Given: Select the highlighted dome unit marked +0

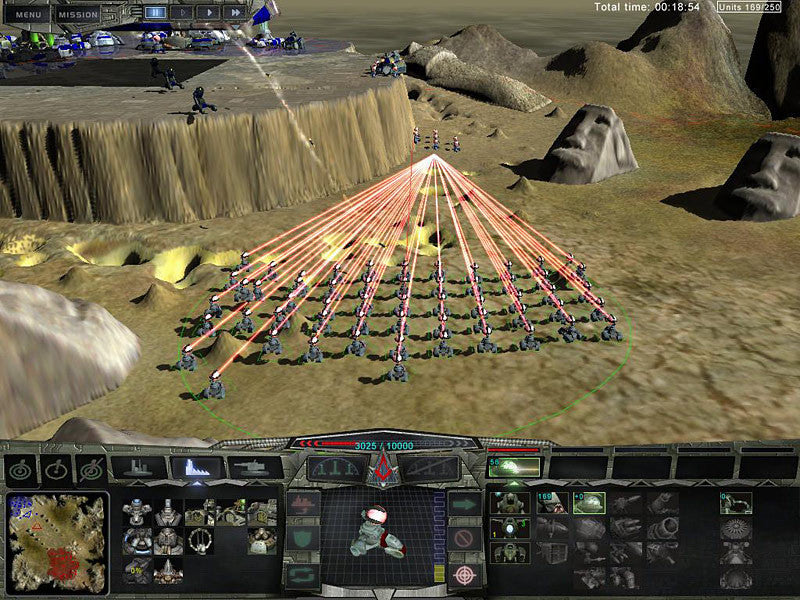Looking at the screenshot, I should point(588,502).
